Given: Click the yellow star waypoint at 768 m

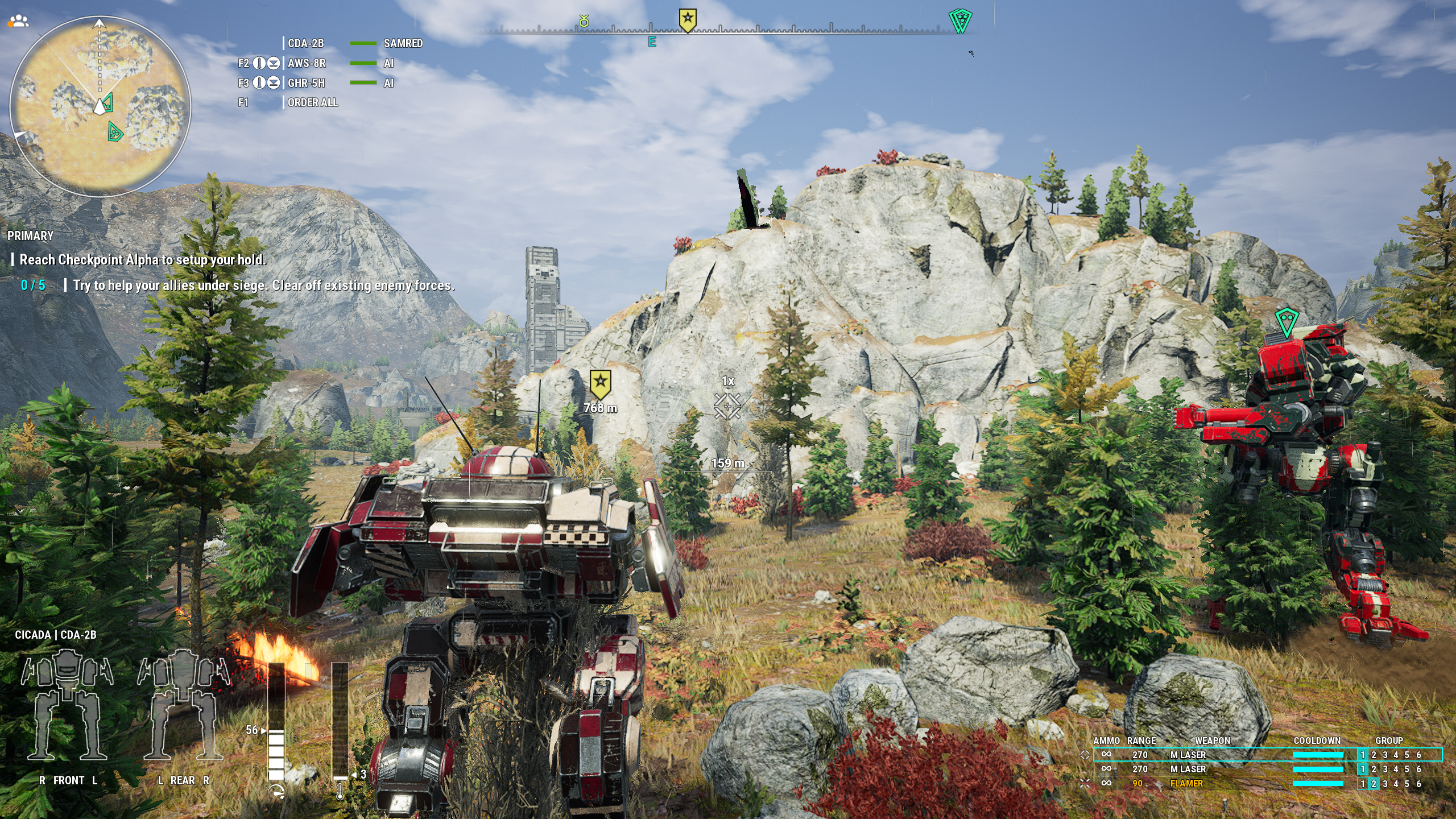Looking at the screenshot, I should (x=600, y=384).
